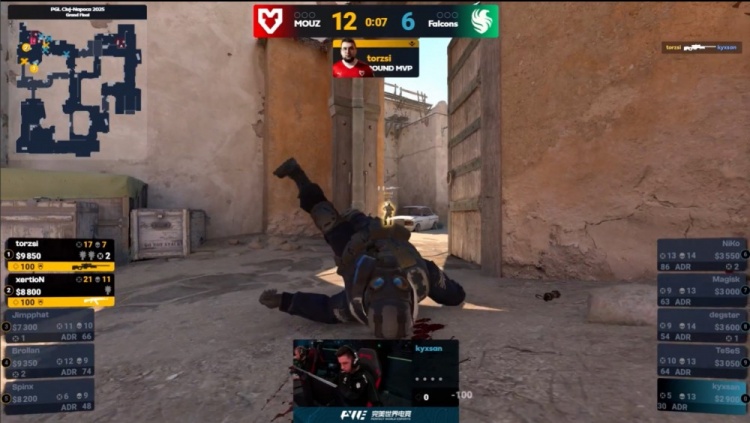Viewport: 750px width, 423px height.
Task: Select NiKo's player card
Action: pos(702,255)
